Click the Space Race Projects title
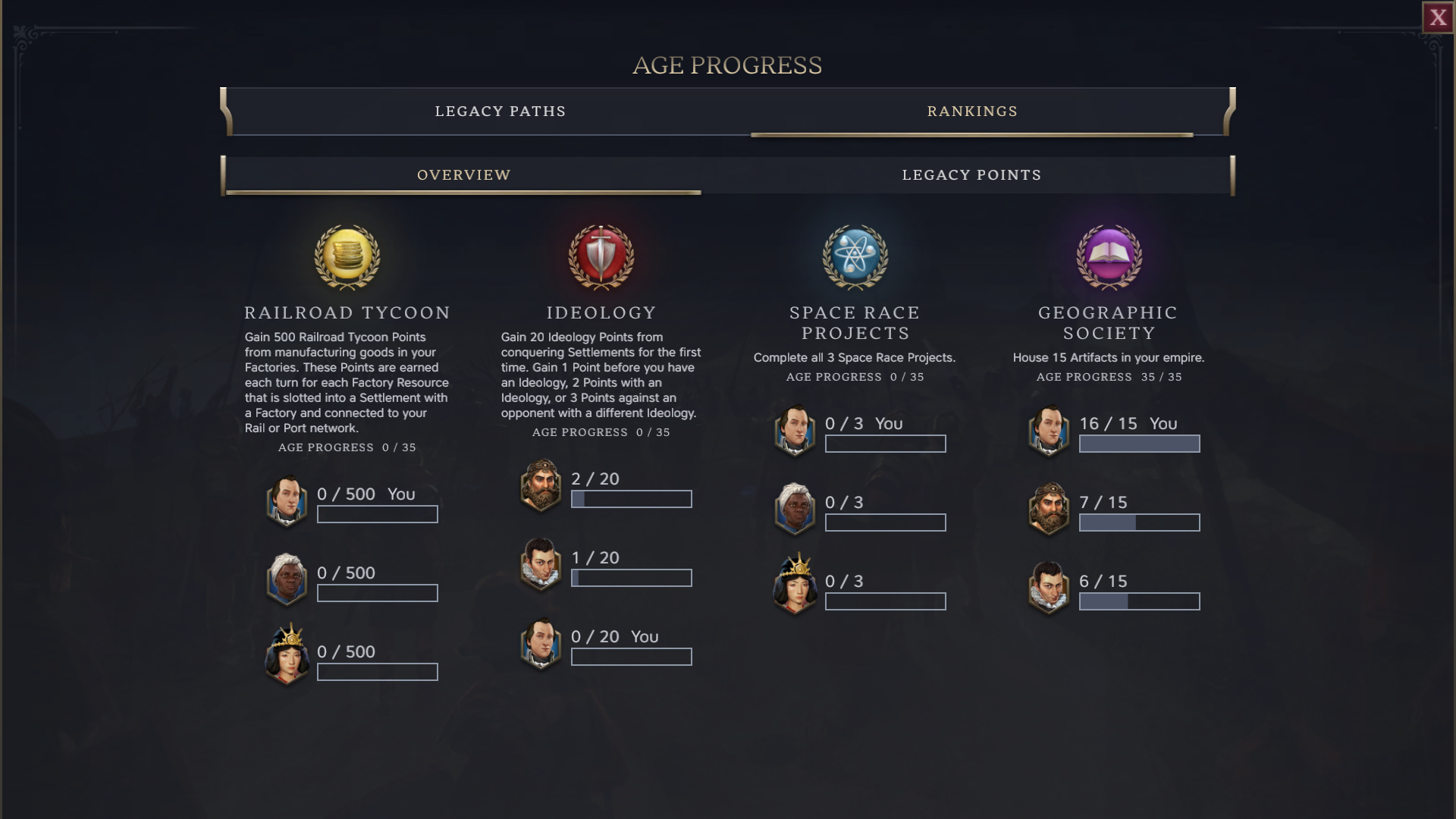1456x819 pixels. point(855,322)
